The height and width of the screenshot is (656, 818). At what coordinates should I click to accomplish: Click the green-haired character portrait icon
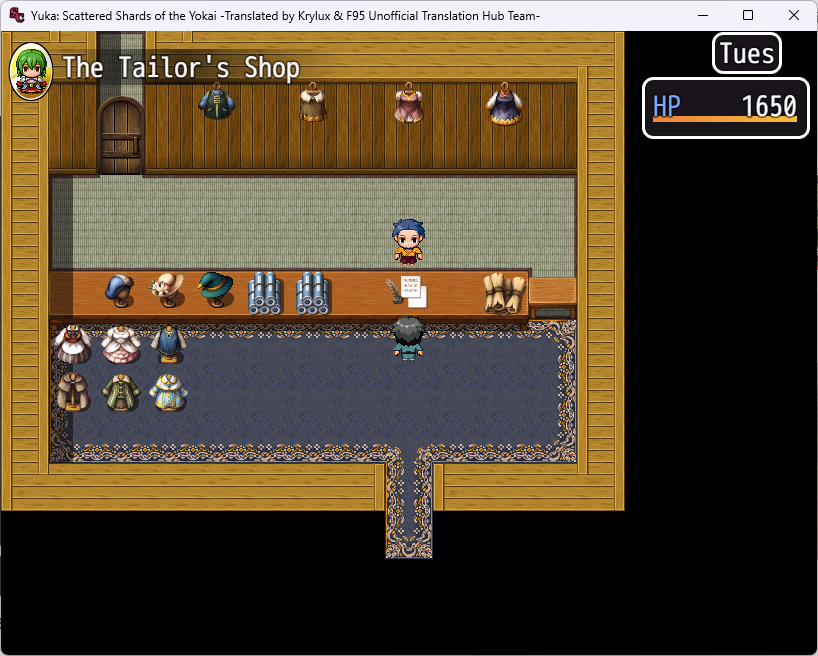[x=31, y=71]
